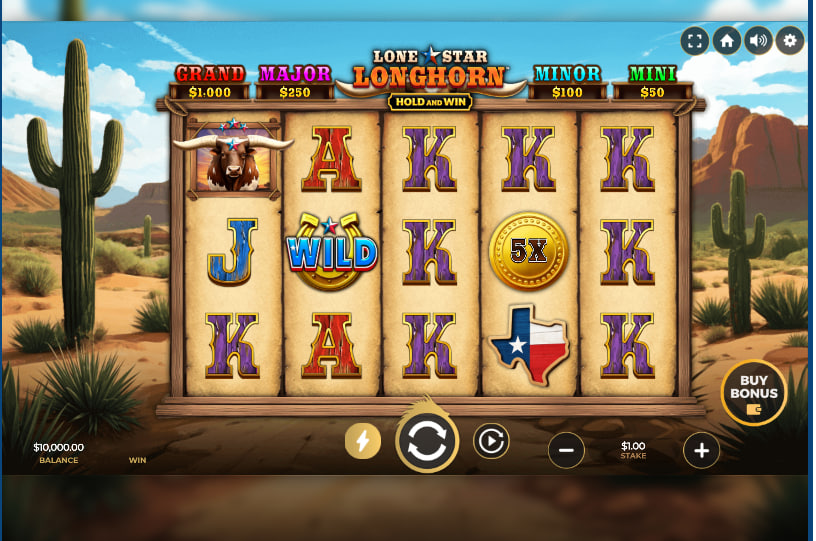
Task: Start autoplay spins
Action: pyautogui.click(x=491, y=441)
